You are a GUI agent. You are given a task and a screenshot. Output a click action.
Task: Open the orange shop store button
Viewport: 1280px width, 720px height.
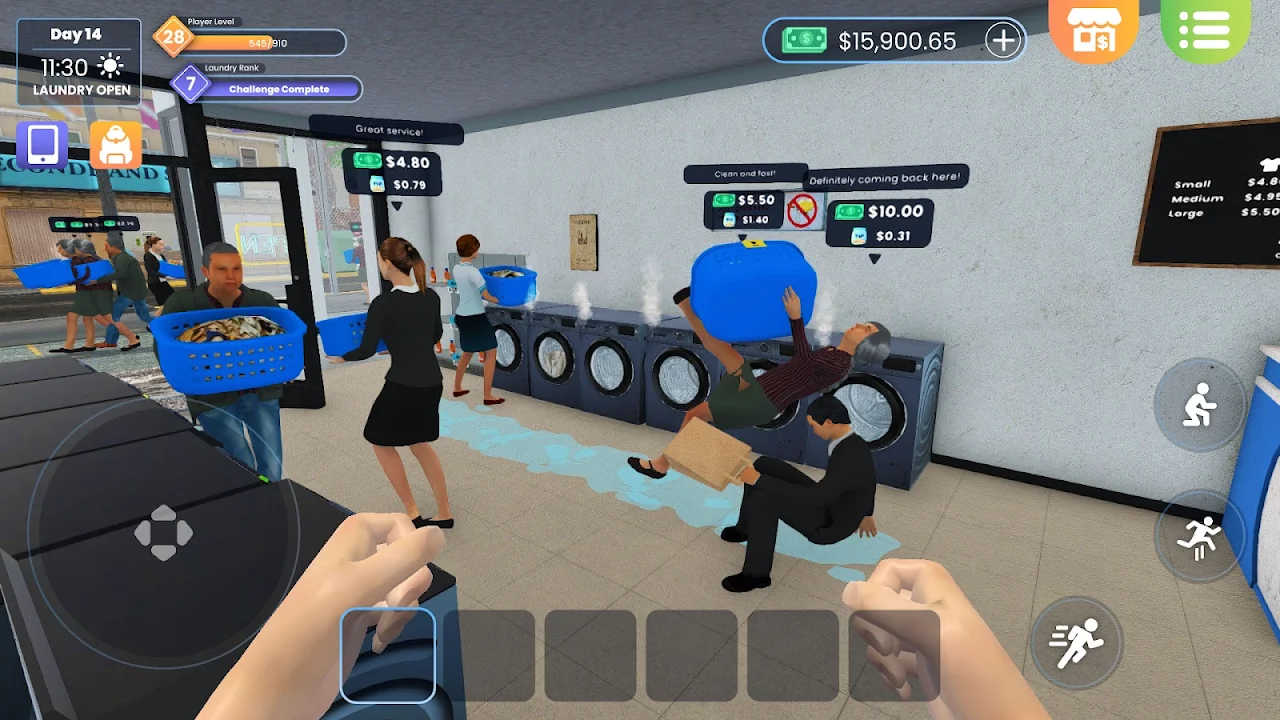click(1093, 31)
